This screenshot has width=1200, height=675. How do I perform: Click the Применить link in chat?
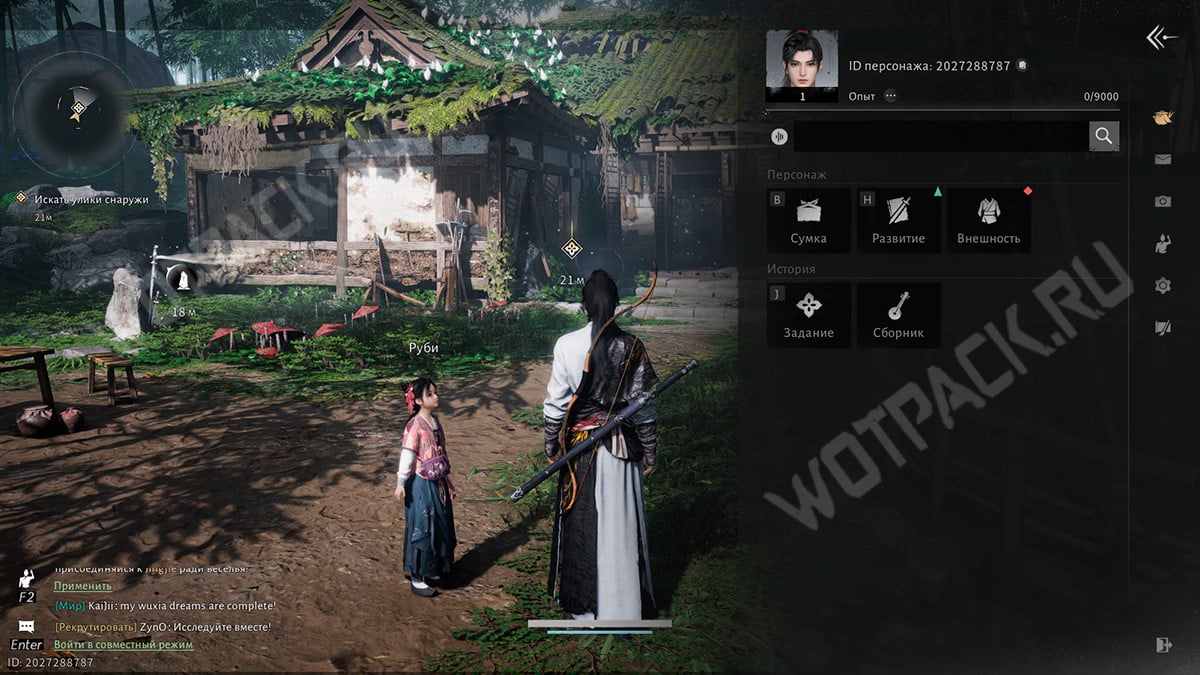83,586
